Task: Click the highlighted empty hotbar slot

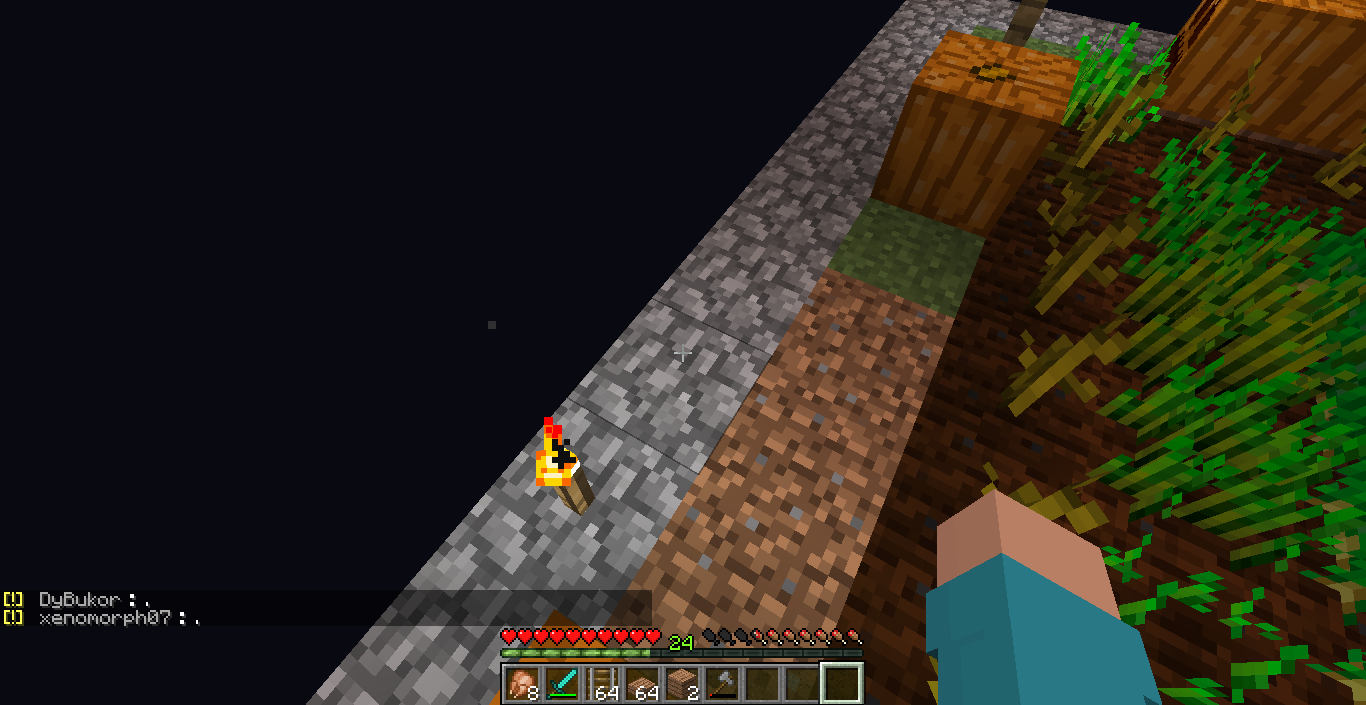Action: coord(841,684)
